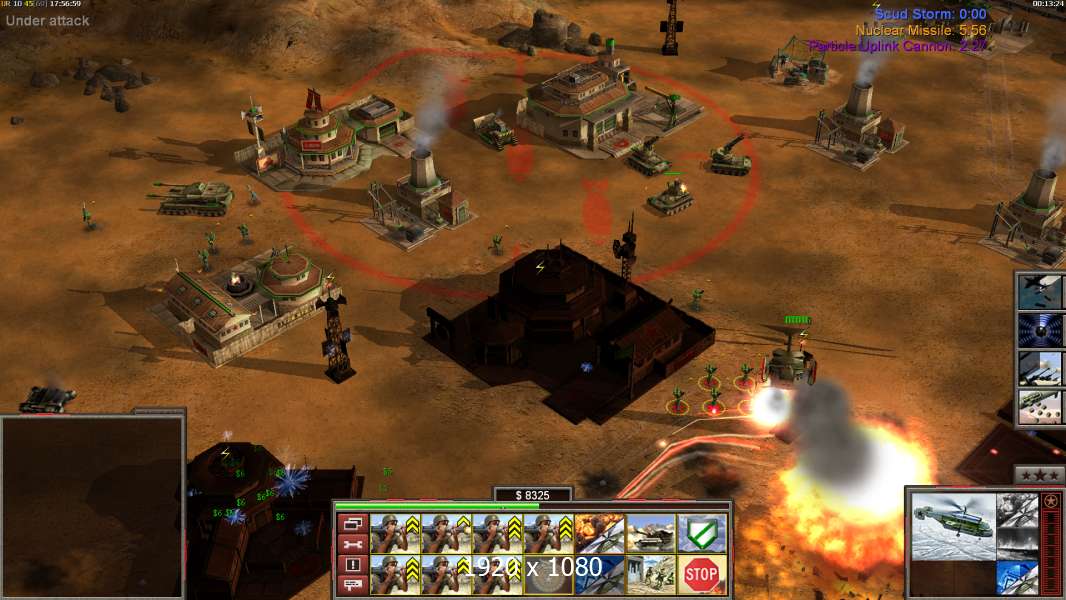The width and height of the screenshot is (1066, 600).
Task: Open the chat message button
Action: 351,586
